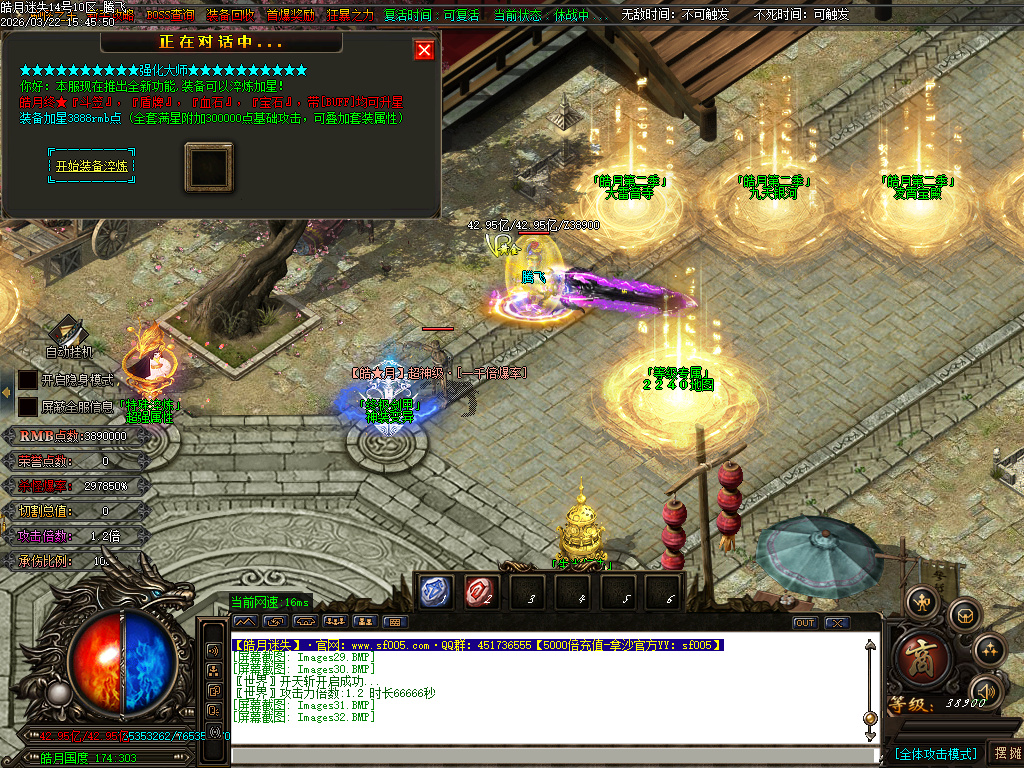The image size is (1024, 768).
Task: Open the character figure icon
Action: click(920, 601)
